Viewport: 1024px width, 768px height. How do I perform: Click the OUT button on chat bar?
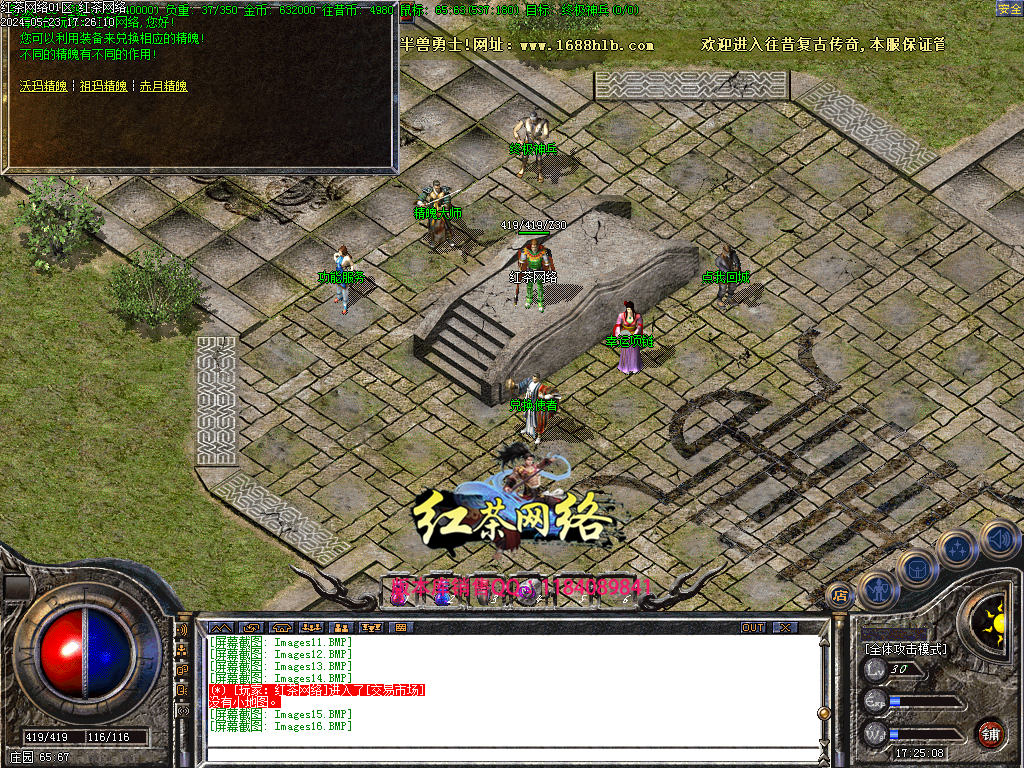click(x=753, y=628)
